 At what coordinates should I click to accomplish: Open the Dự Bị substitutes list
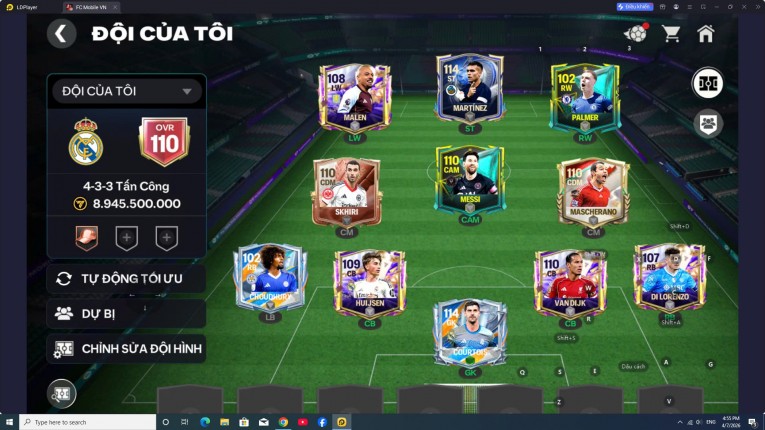pos(126,313)
